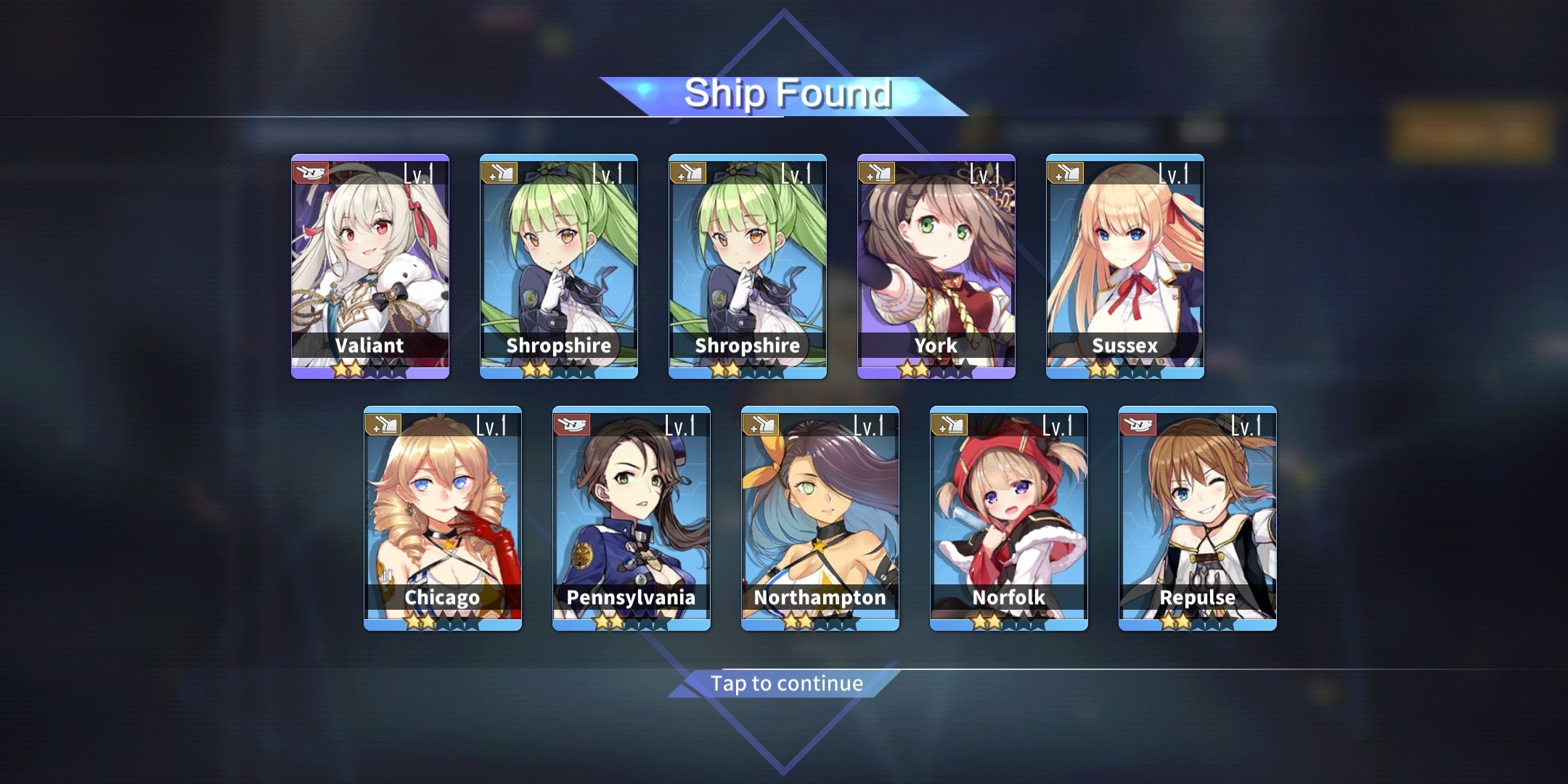Click the Norfolk ship card
Image resolution: width=1568 pixels, height=784 pixels.
tap(1009, 518)
